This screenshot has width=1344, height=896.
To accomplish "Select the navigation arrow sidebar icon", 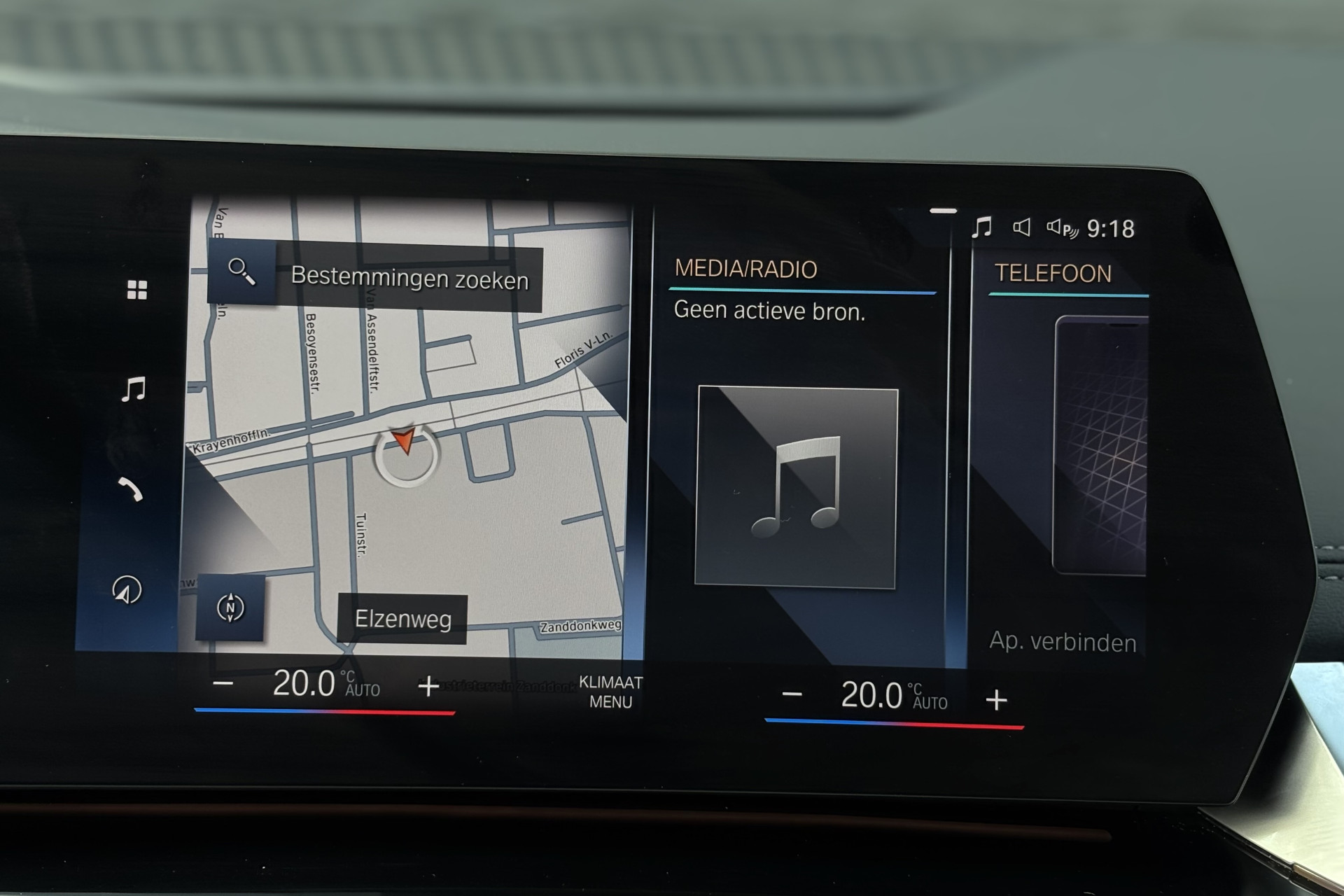I will 127,590.
